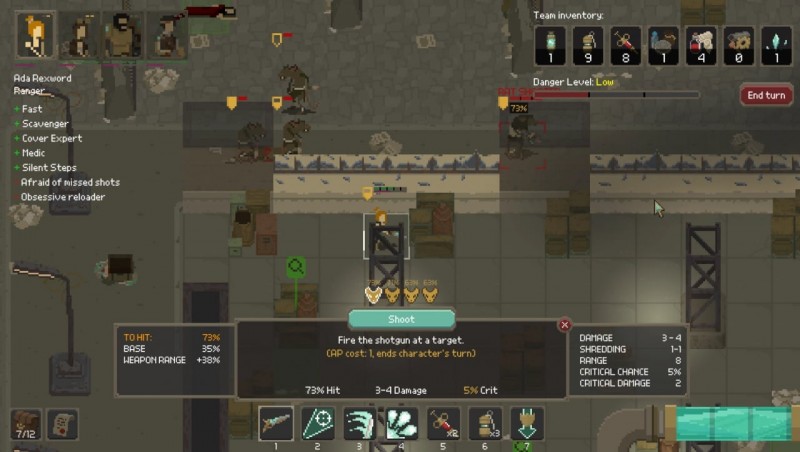The width and height of the screenshot is (800, 452).
Task: Open the scroll notes icon
Action: click(x=62, y=424)
